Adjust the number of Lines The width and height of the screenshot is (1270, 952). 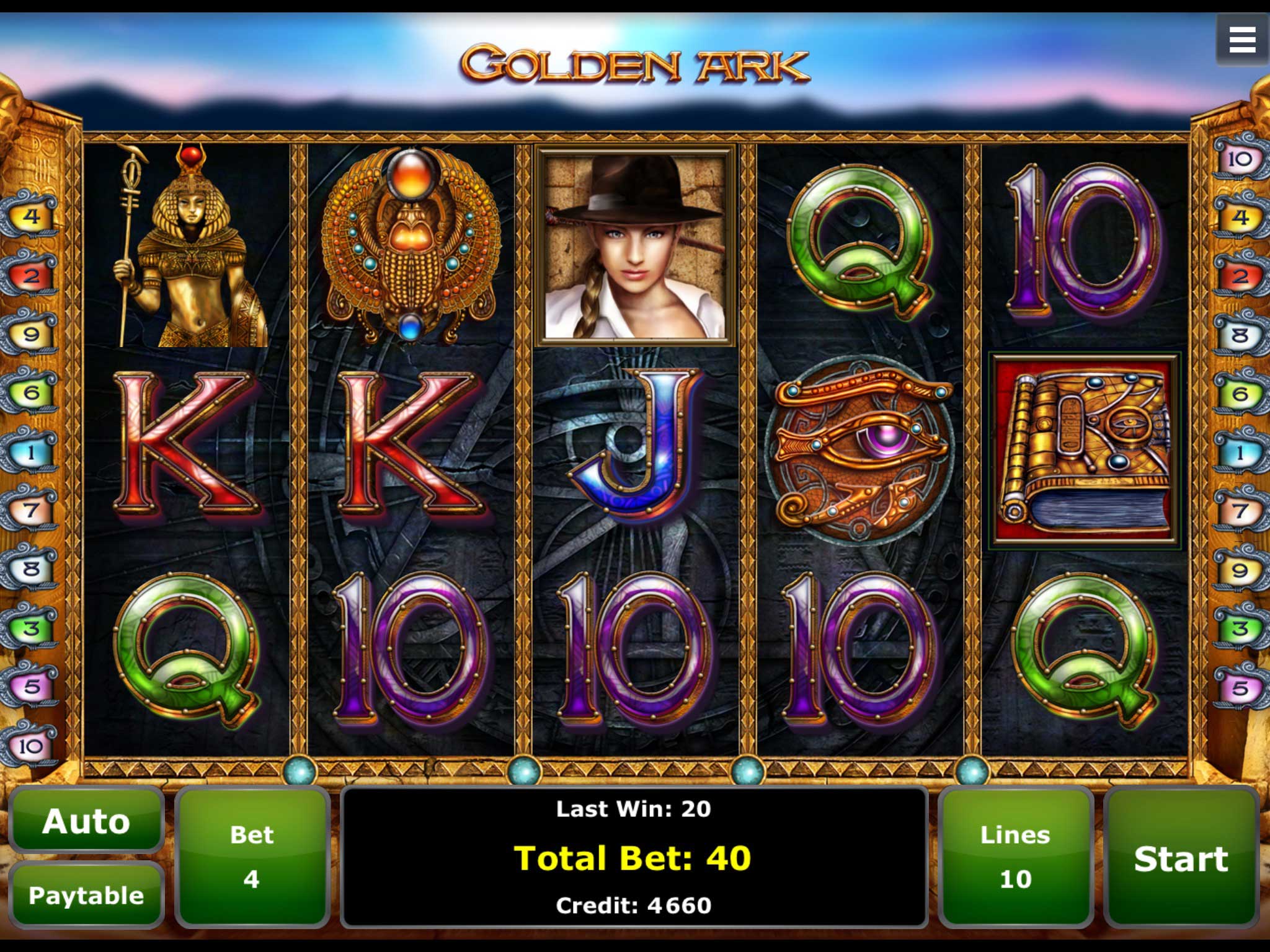click(x=1015, y=858)
